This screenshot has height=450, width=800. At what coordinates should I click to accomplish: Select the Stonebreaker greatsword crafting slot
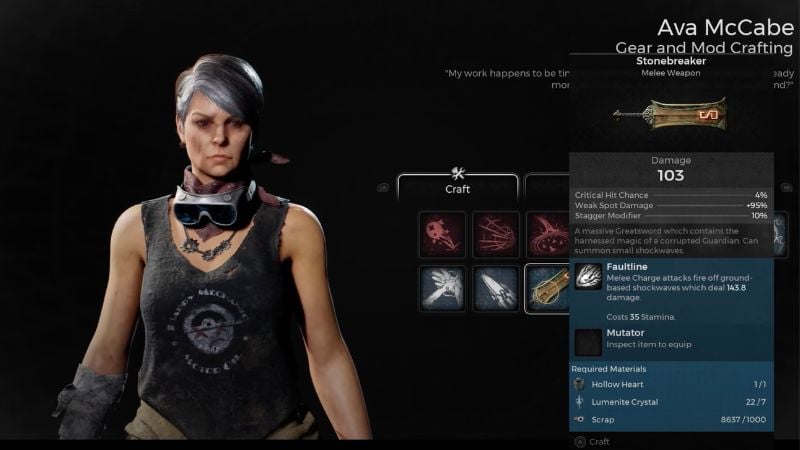pyautogui.click(x=546, y=288)
